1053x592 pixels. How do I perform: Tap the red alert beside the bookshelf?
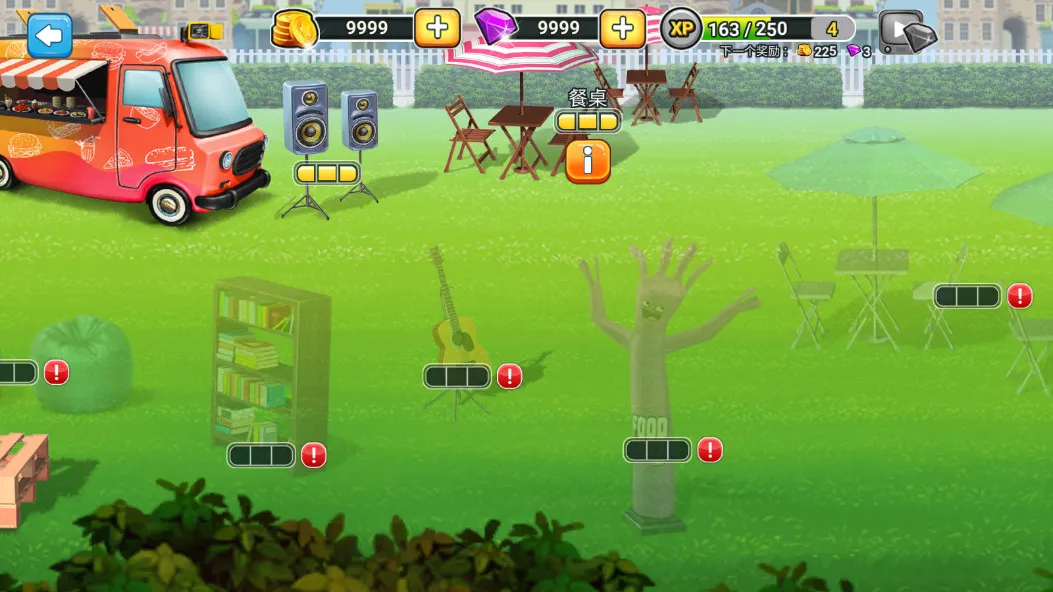click(x=314, y=455)
